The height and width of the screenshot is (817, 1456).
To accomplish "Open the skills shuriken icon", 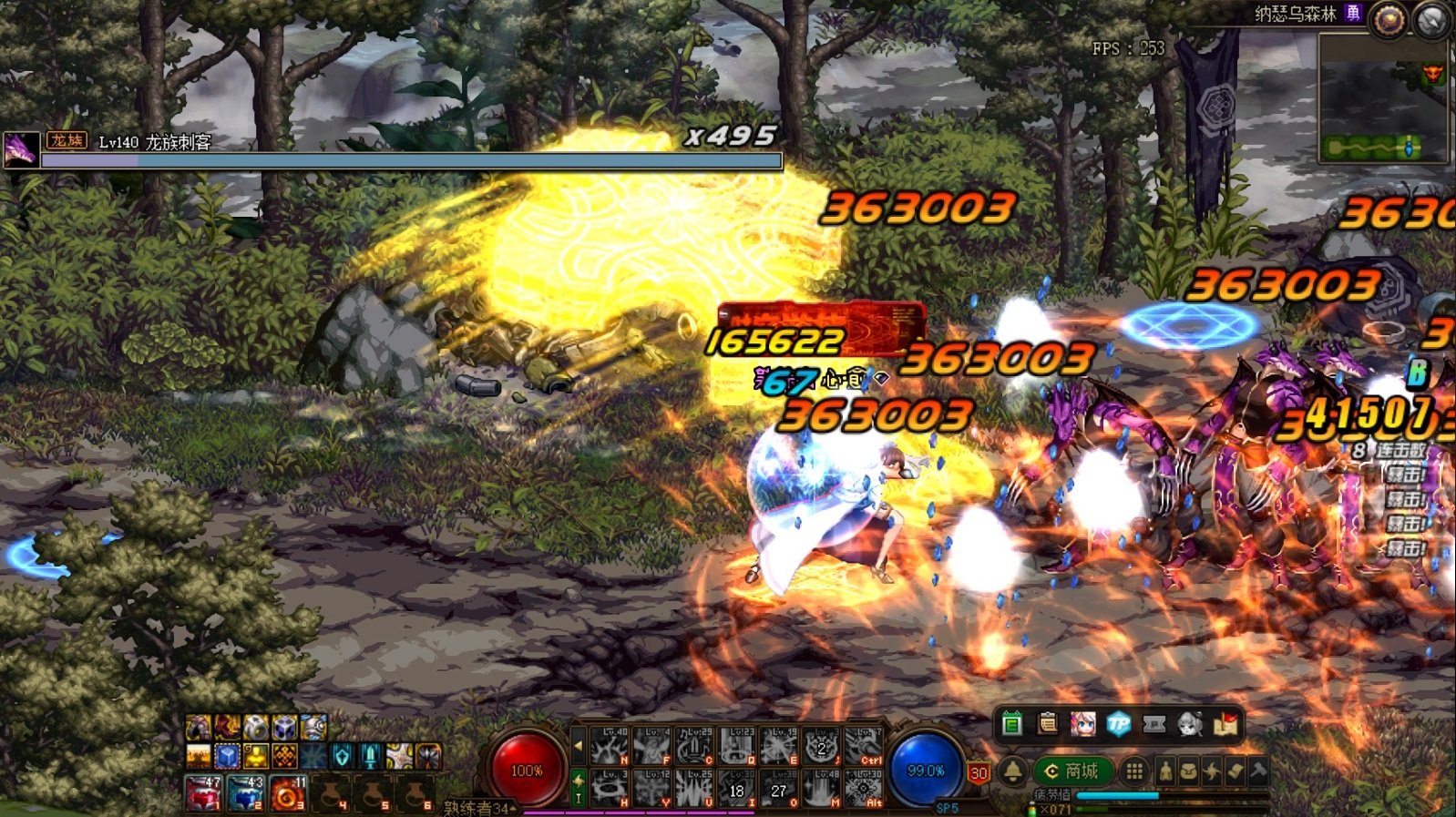I will click(1212, 771).
